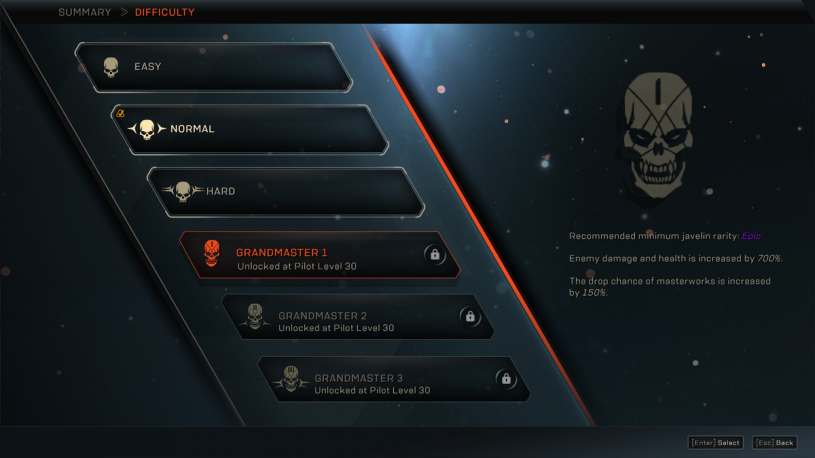Return with the Back button
The image size is (815, 458).
click(775, 443)
